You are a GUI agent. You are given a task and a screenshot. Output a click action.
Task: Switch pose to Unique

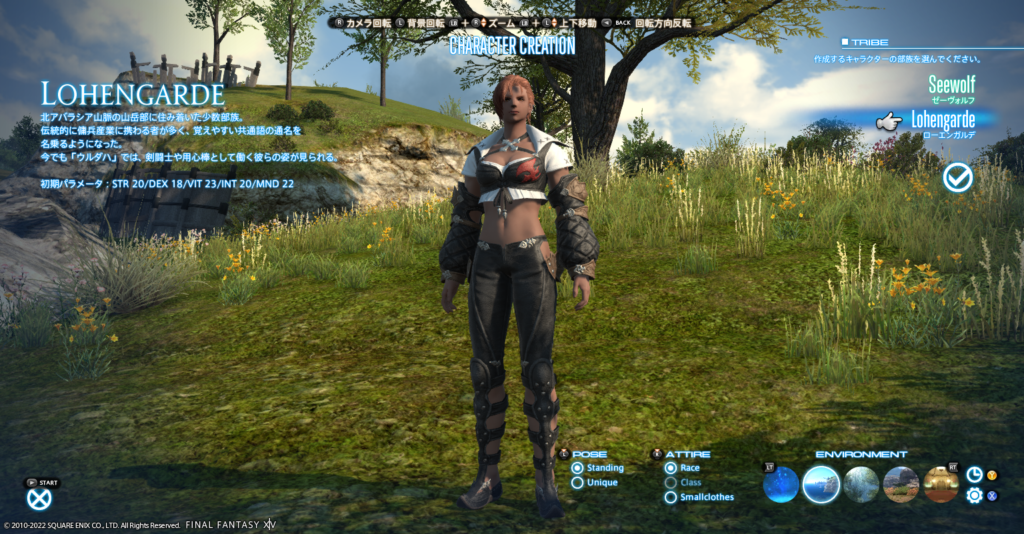coord(577,483)
